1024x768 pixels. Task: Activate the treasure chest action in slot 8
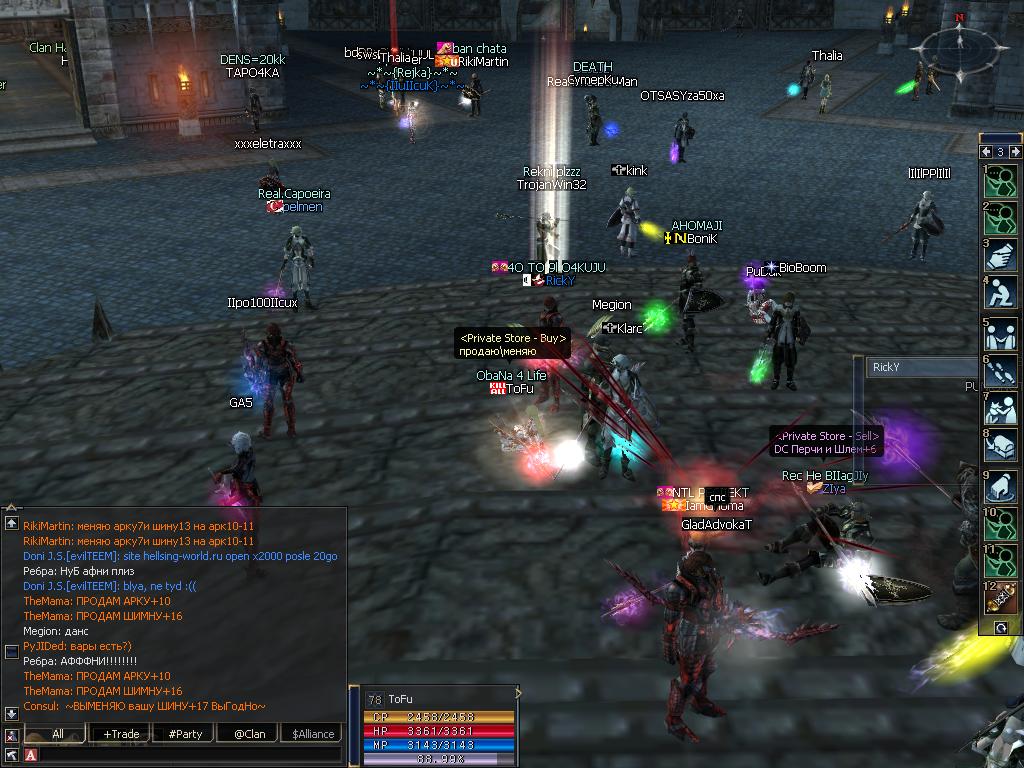tap(1002, 447)
